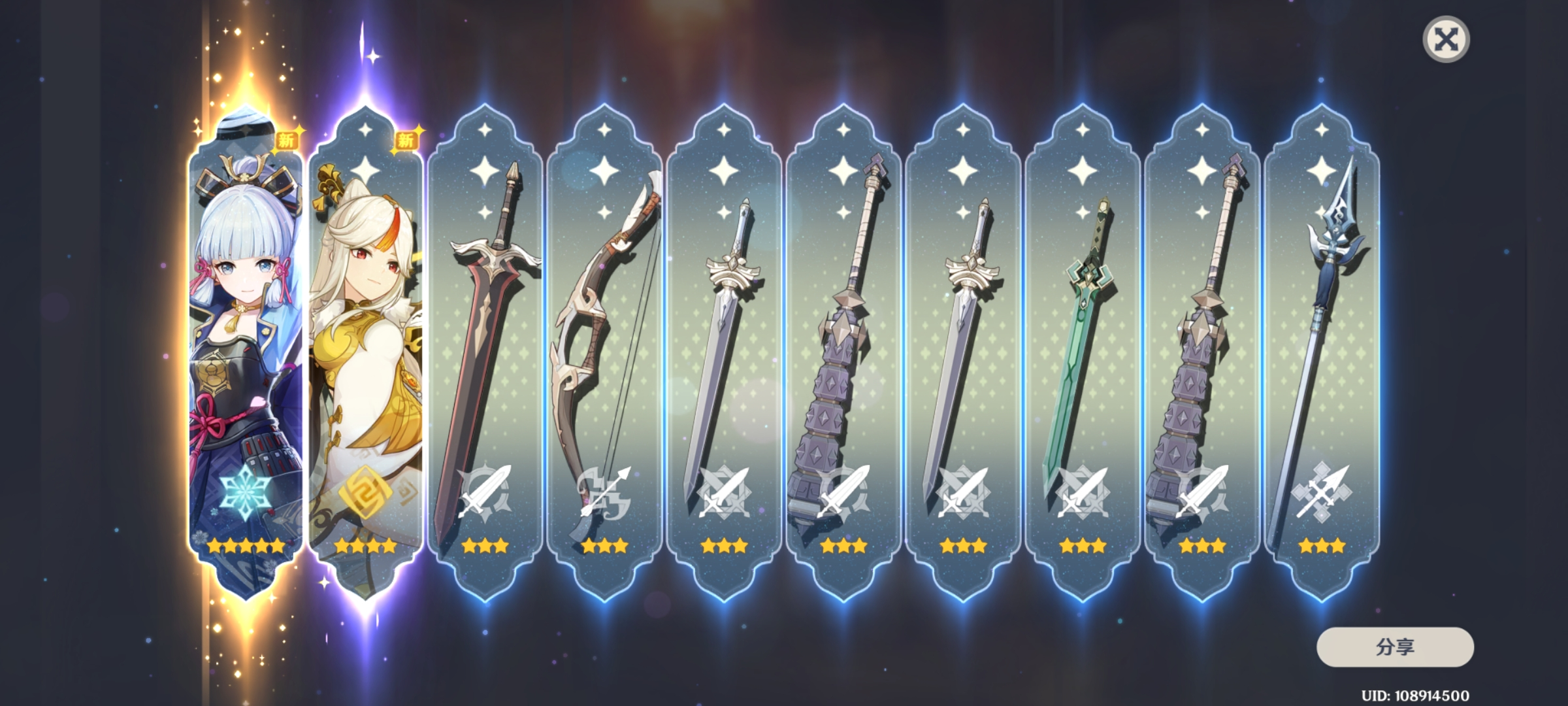Choose the green jade sword card
This screenshot has height=706, width=1568.
[1083, 353]
